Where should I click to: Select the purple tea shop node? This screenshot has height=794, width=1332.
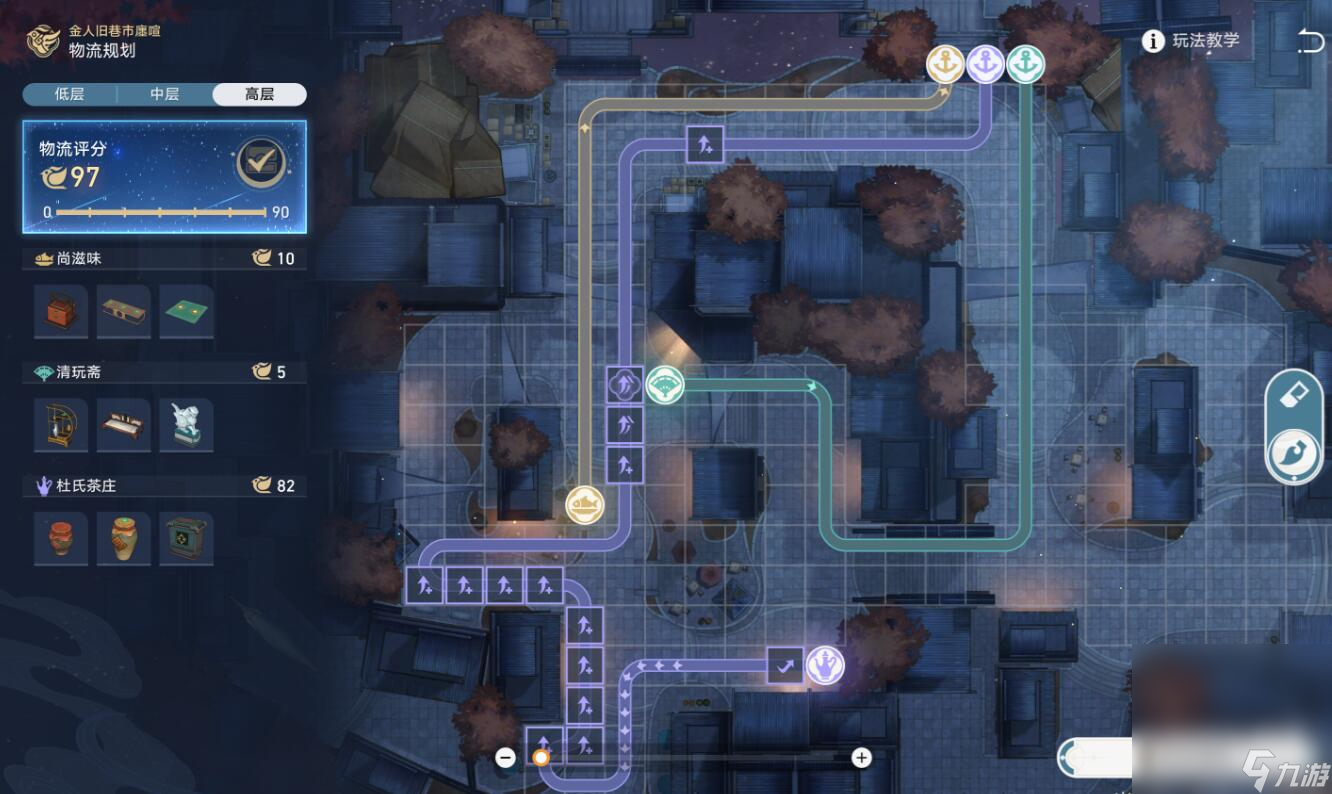(x=825, y=665)
